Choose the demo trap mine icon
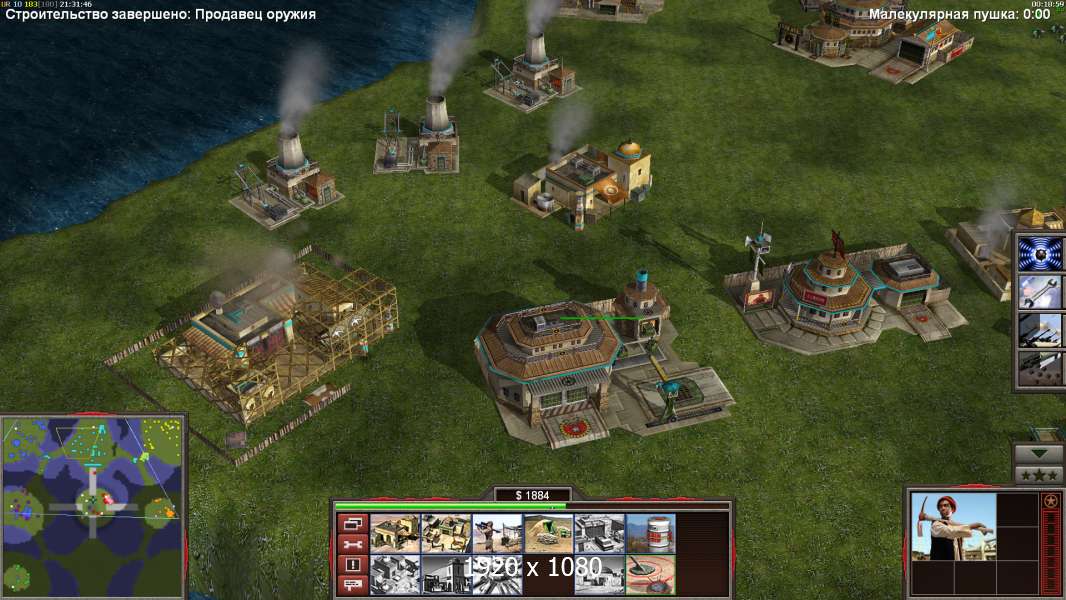This screenshot has width=1066, height=600. (x=650, y=573)
